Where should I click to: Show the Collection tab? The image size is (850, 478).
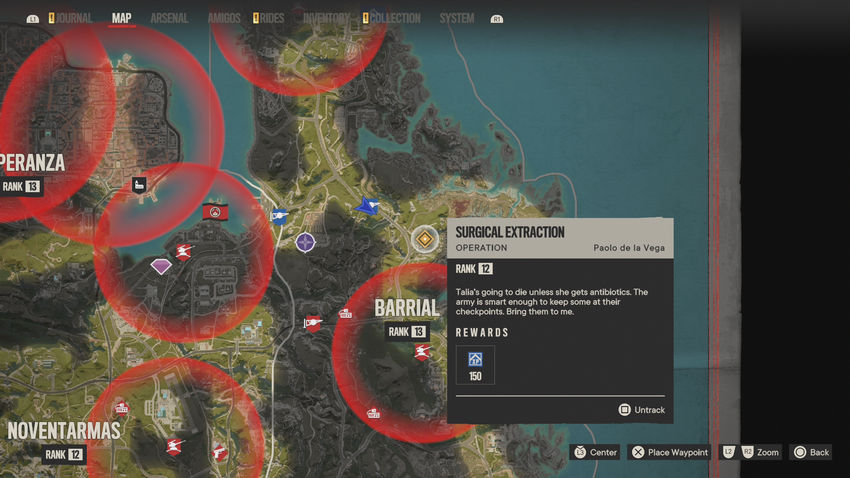click(x=393, y=18)
